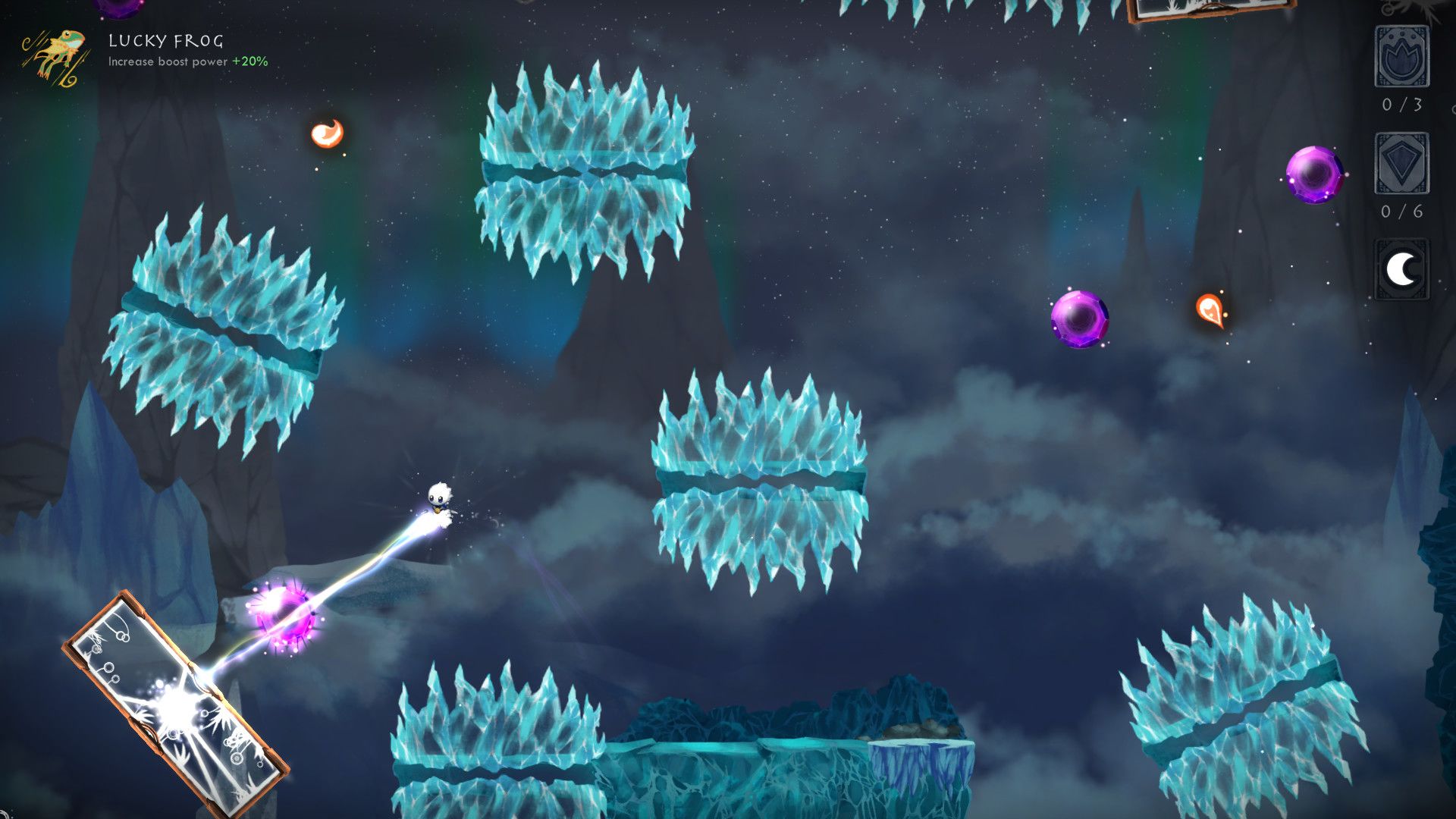Click the crescent moon card icon
Screen dimensions: 1456x819
pyautogui.click(x=1401, y=269)
